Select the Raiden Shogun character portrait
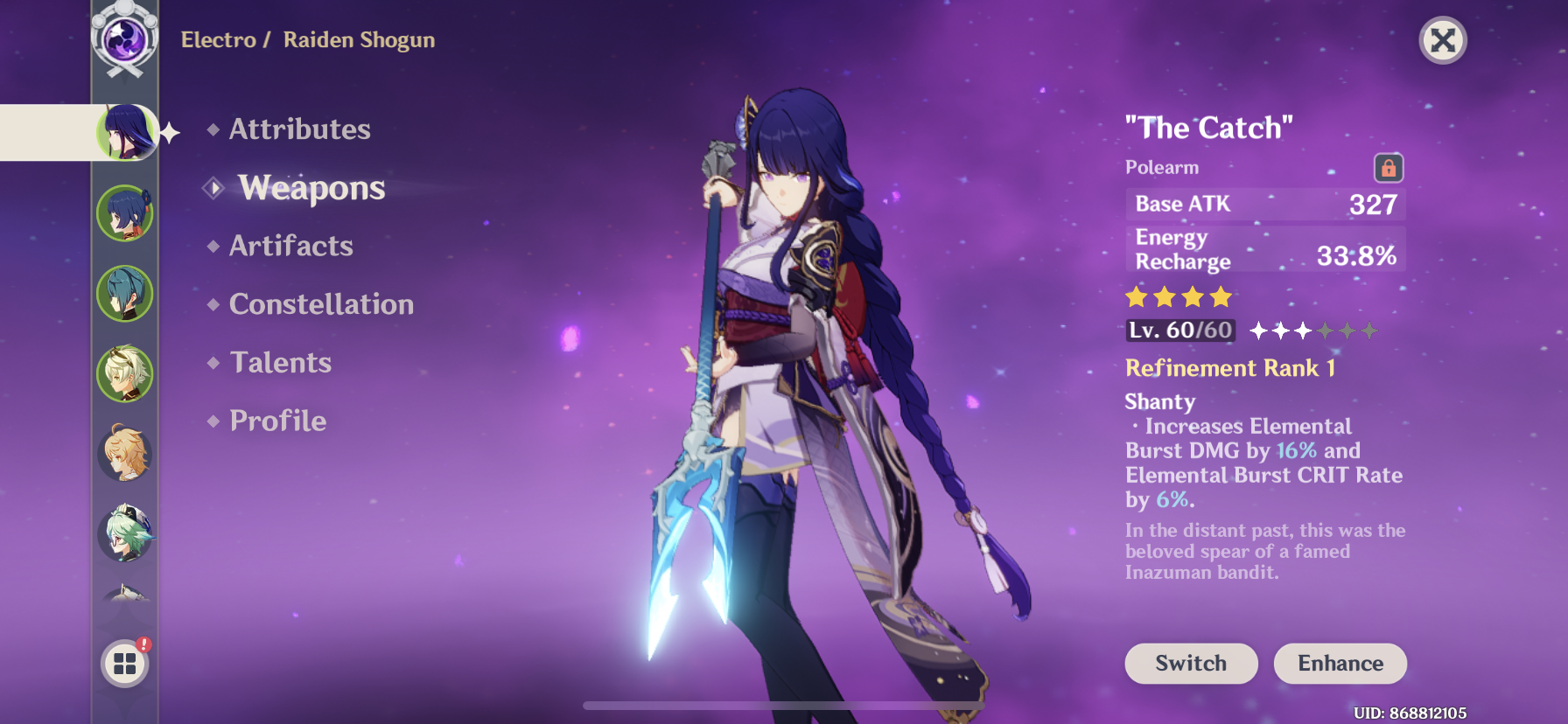Viewport: 1568px width, 724px height. (x=125, y=133)
